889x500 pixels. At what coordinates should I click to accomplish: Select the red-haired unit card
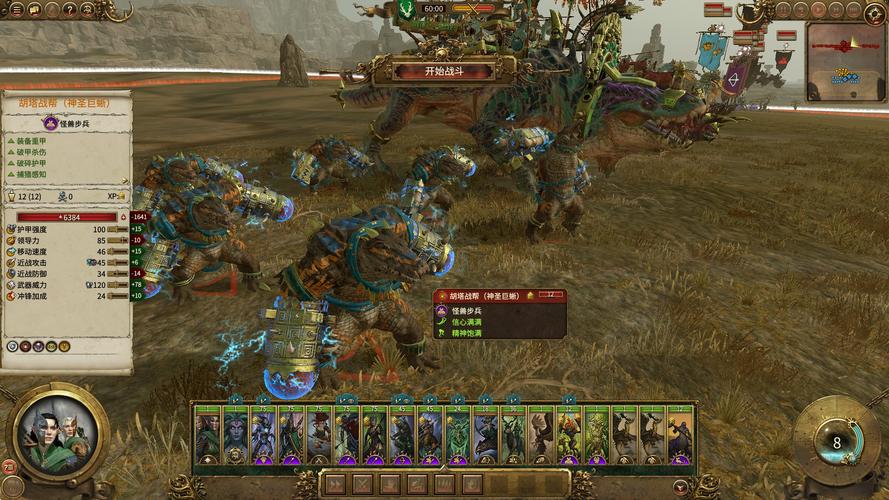[318, 435]
